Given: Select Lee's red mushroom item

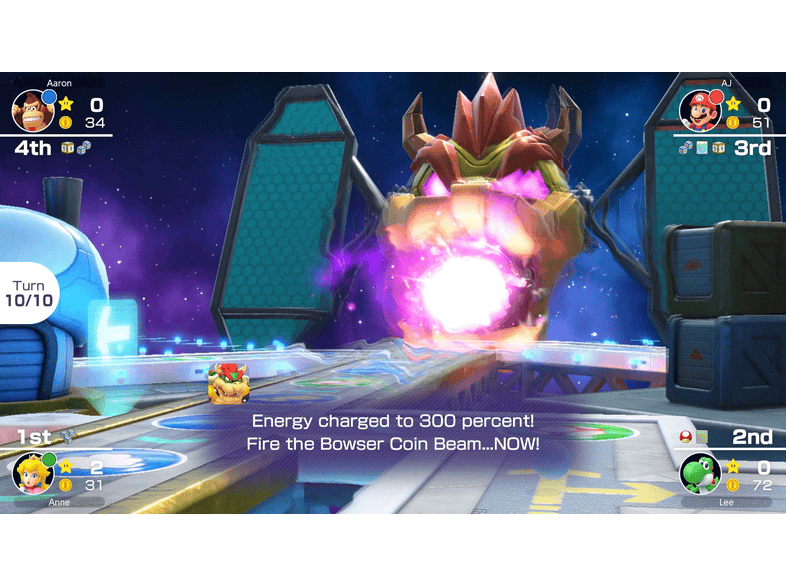Looking at the screenshot, I should [x=685, y=436].
